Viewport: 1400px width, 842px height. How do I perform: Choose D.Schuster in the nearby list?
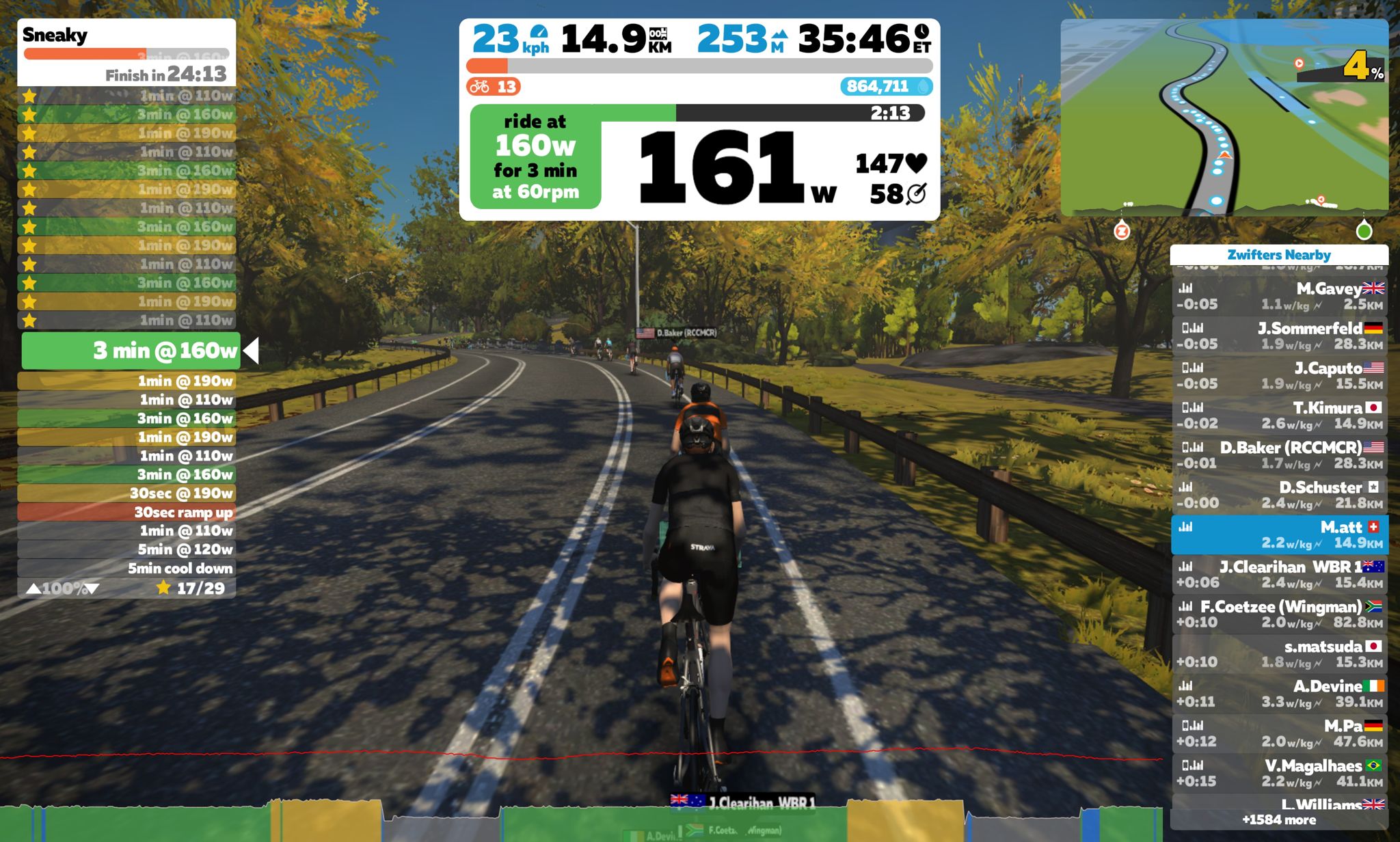pos(1279,495)
